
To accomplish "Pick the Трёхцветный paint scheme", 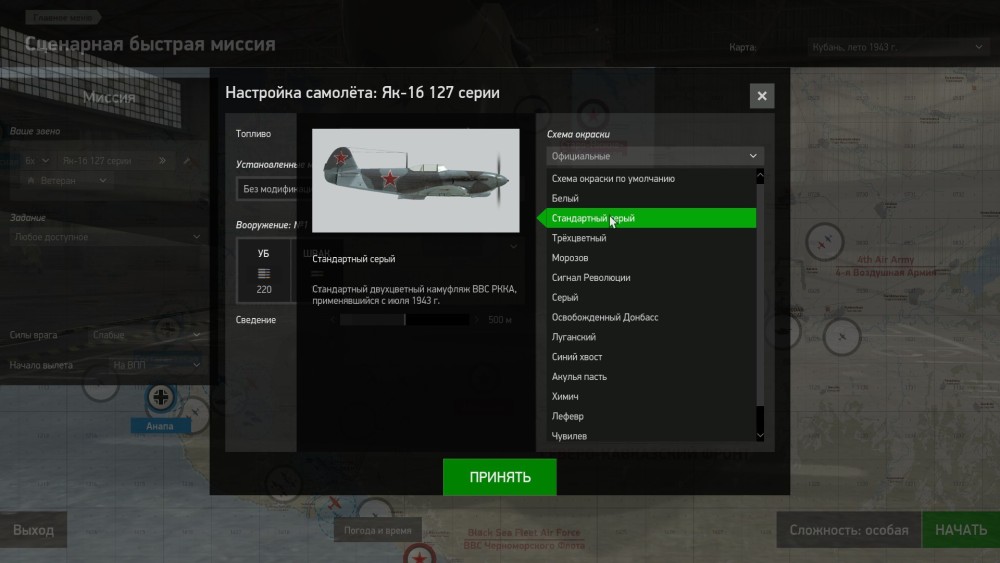I will point(579,238).
